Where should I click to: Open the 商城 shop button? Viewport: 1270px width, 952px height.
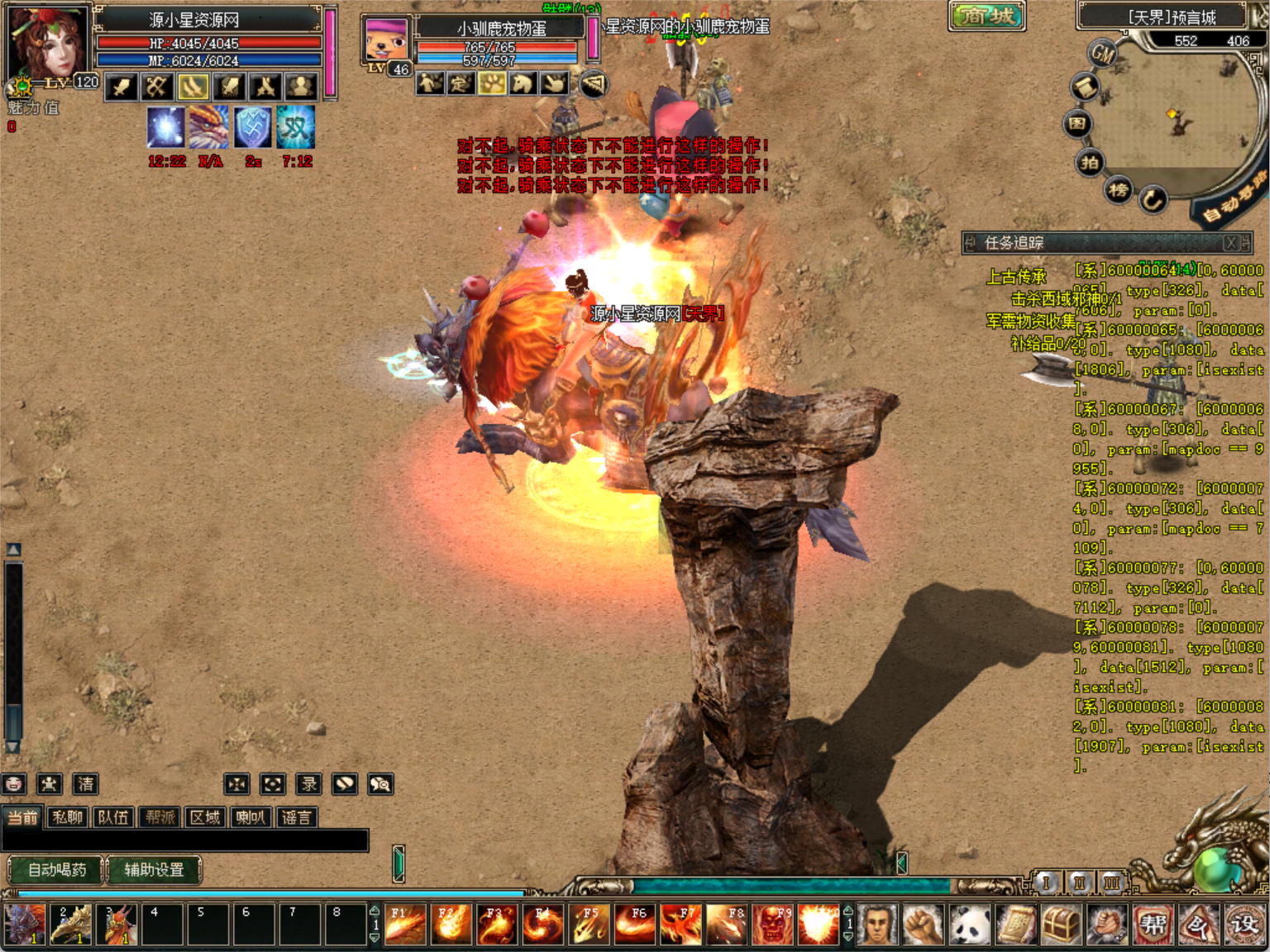[987, 16]
